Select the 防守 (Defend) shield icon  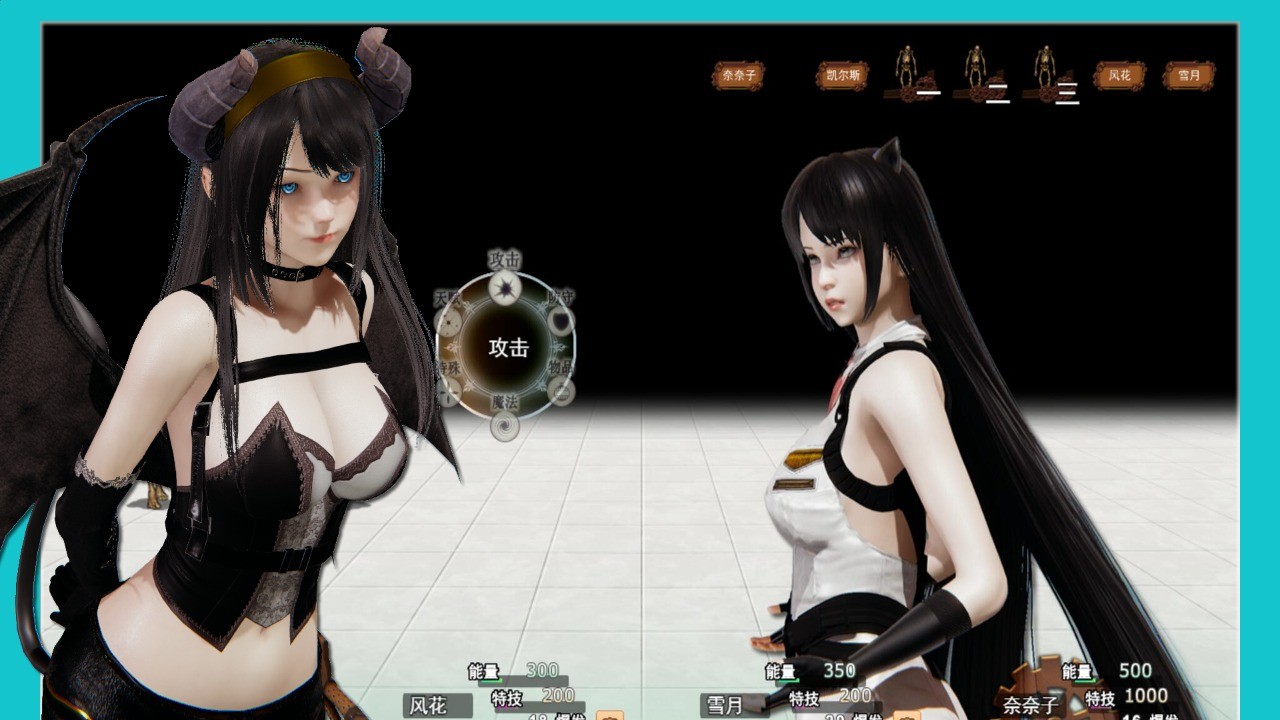[x=559, y=322]
